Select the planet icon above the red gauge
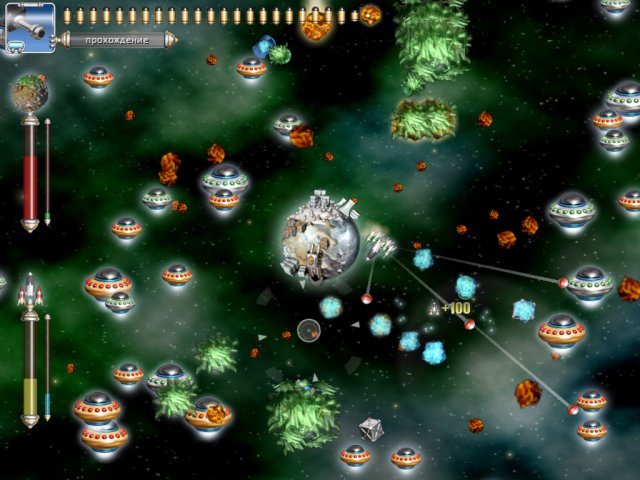The height and width of the screenshot is (480, 640). point(30,94)
